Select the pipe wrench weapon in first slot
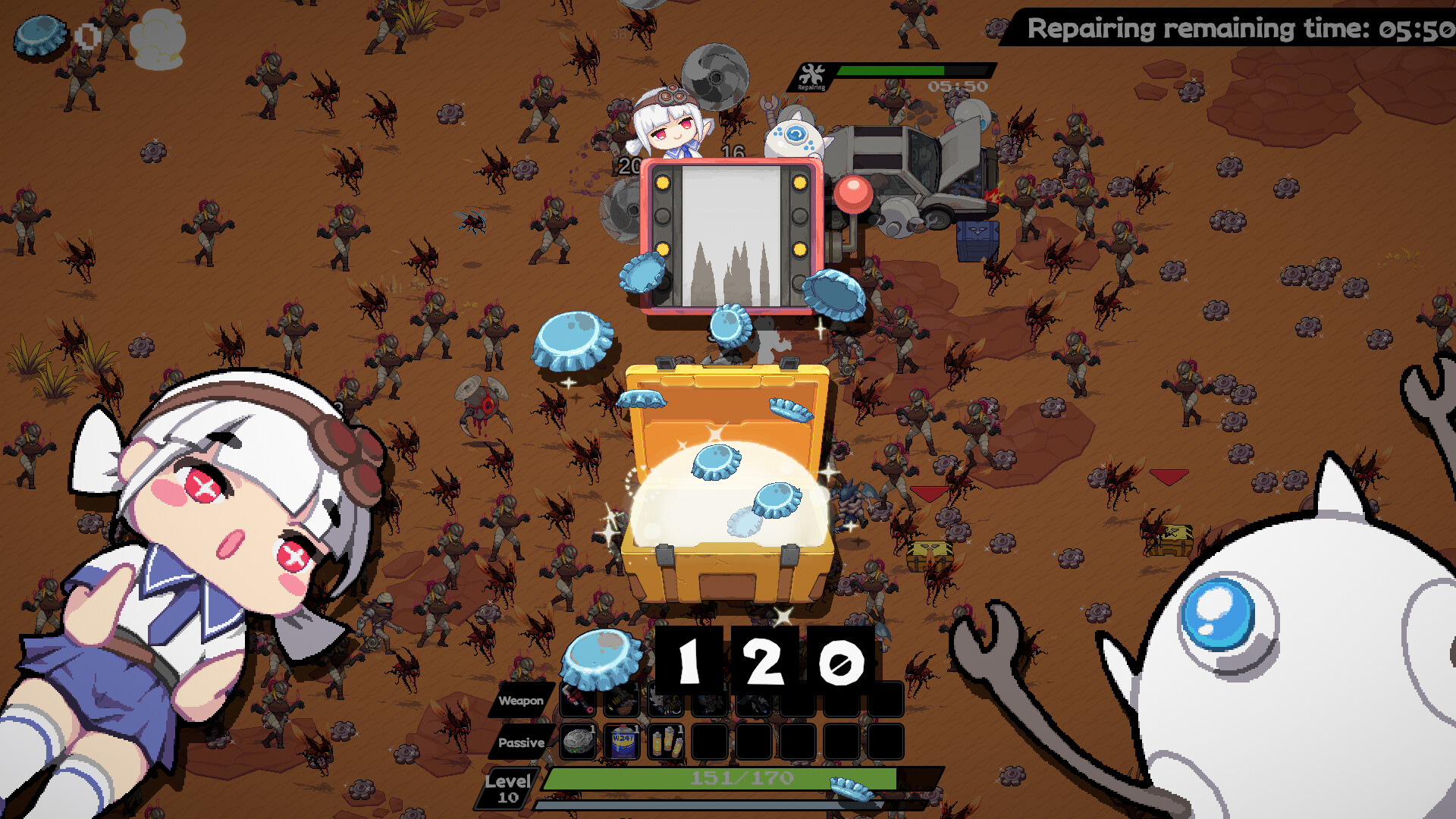 (579, 701)
